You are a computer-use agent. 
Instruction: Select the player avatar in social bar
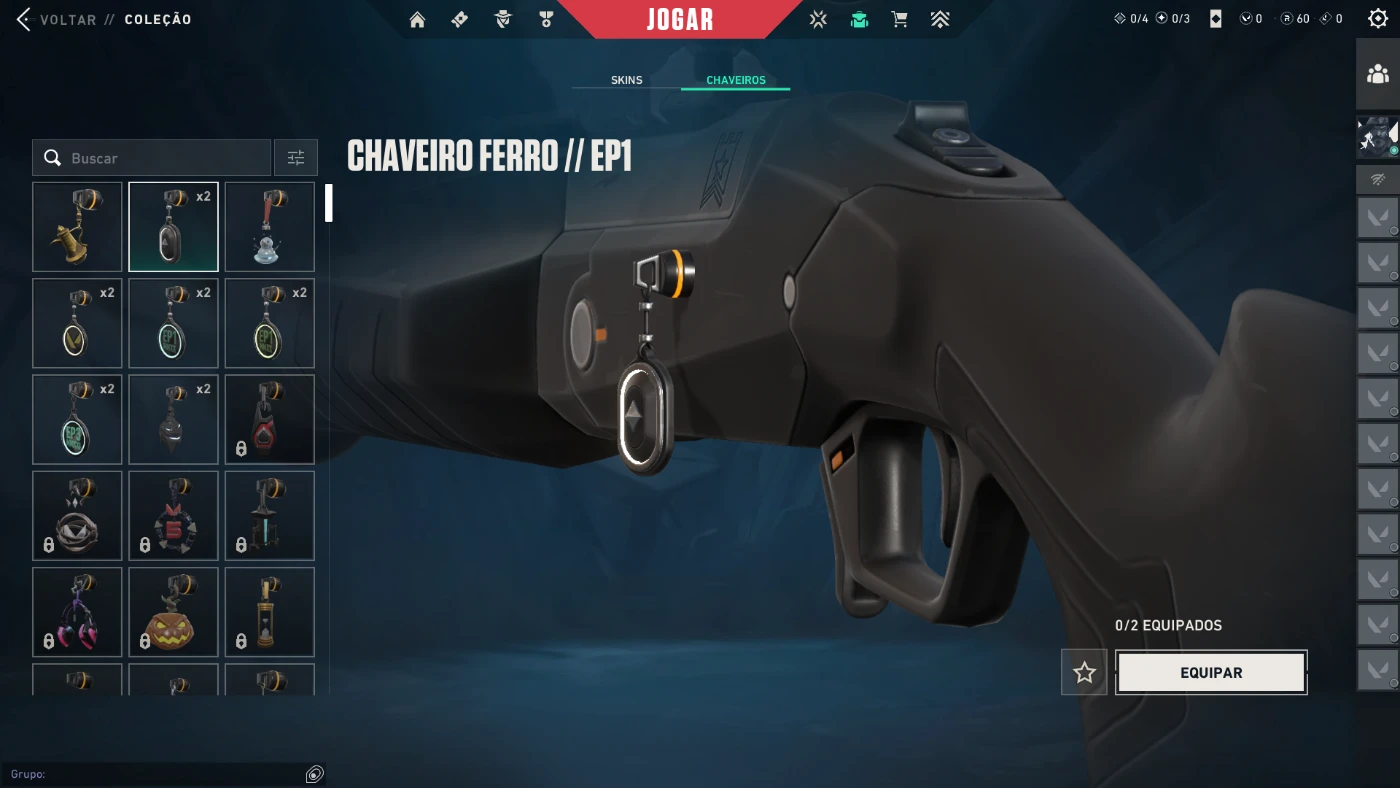1378,137
